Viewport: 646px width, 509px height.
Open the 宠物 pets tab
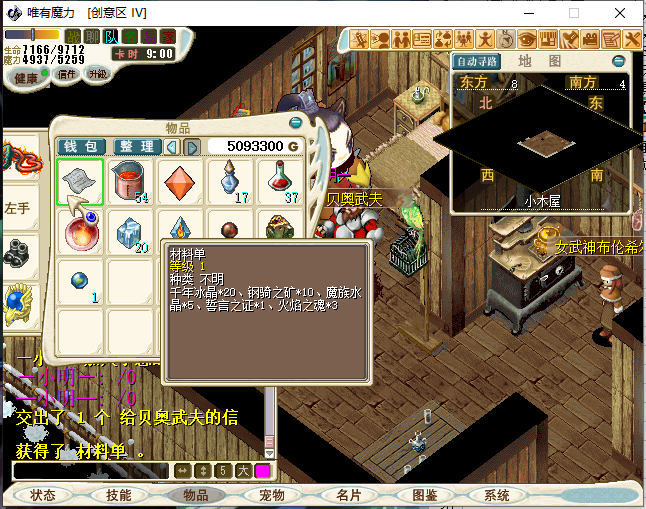[272, 495]
